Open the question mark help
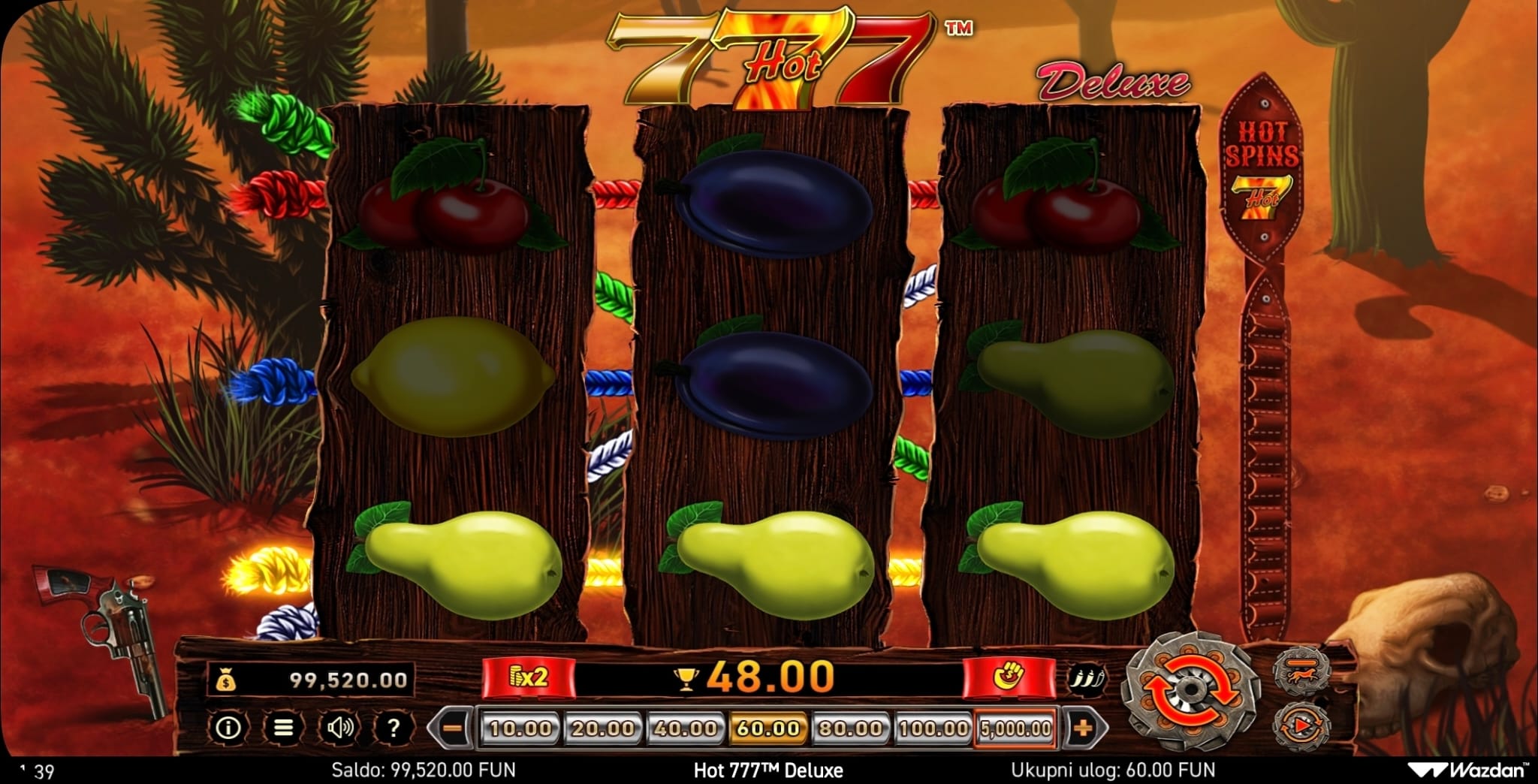 pos(393,728)
